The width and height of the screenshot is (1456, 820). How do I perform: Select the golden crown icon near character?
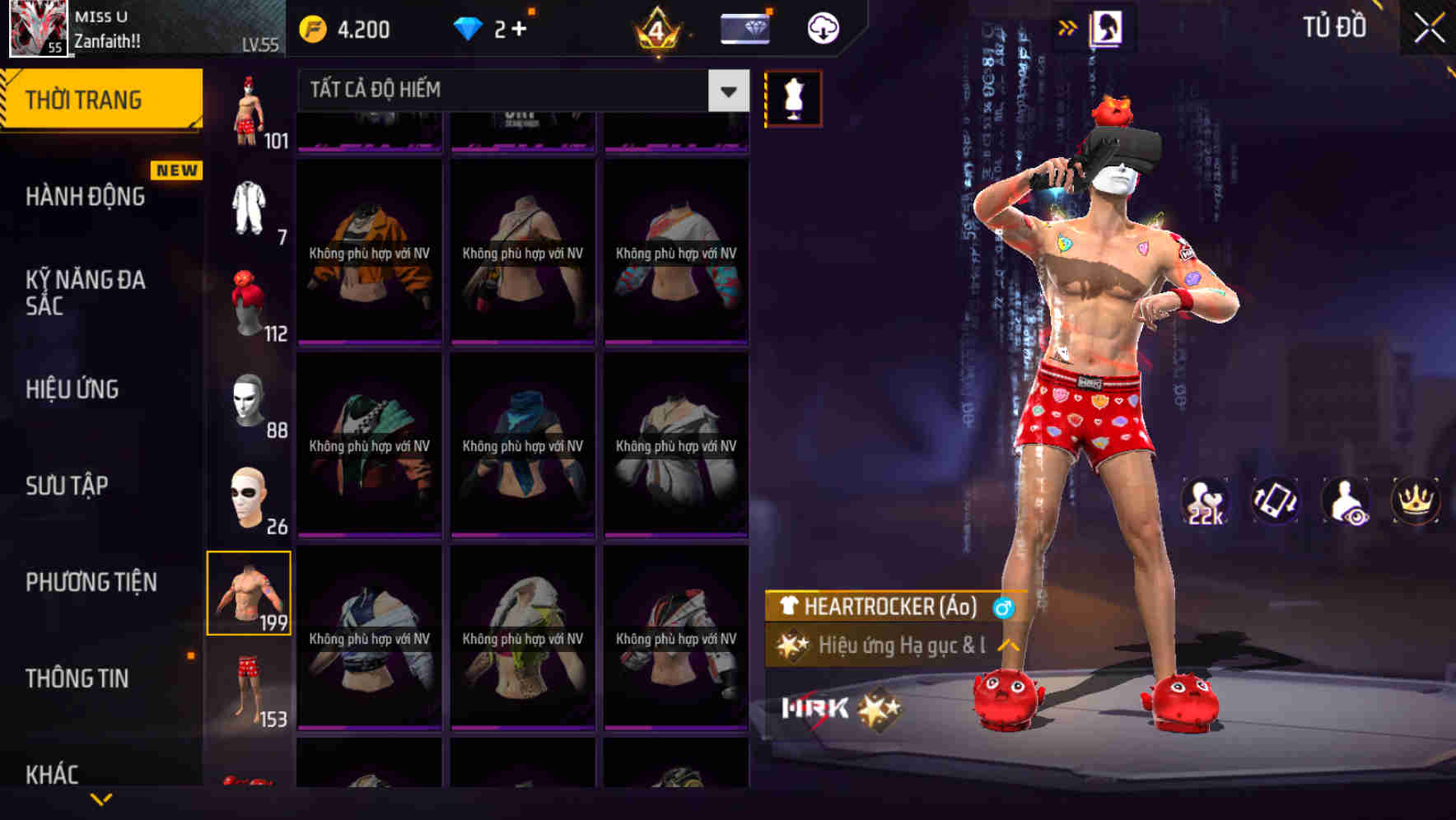pos(1414,500)
